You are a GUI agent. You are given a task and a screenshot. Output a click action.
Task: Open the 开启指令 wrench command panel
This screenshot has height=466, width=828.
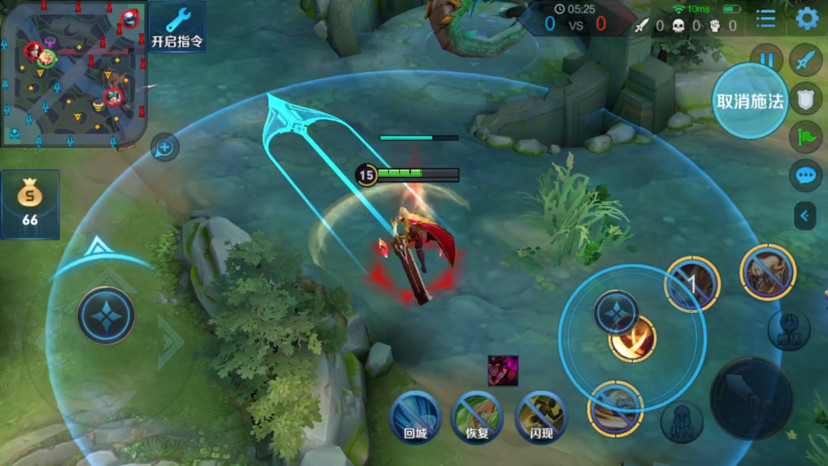(177, 27)
